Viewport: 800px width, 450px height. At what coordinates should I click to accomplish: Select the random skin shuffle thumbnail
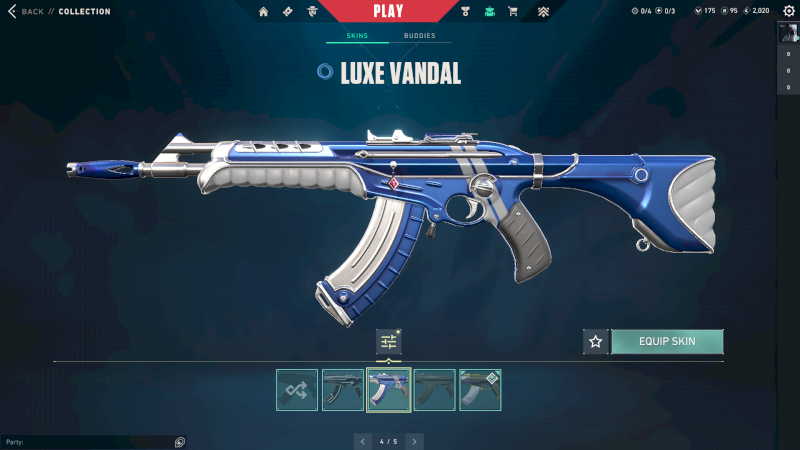coord(297,390)
